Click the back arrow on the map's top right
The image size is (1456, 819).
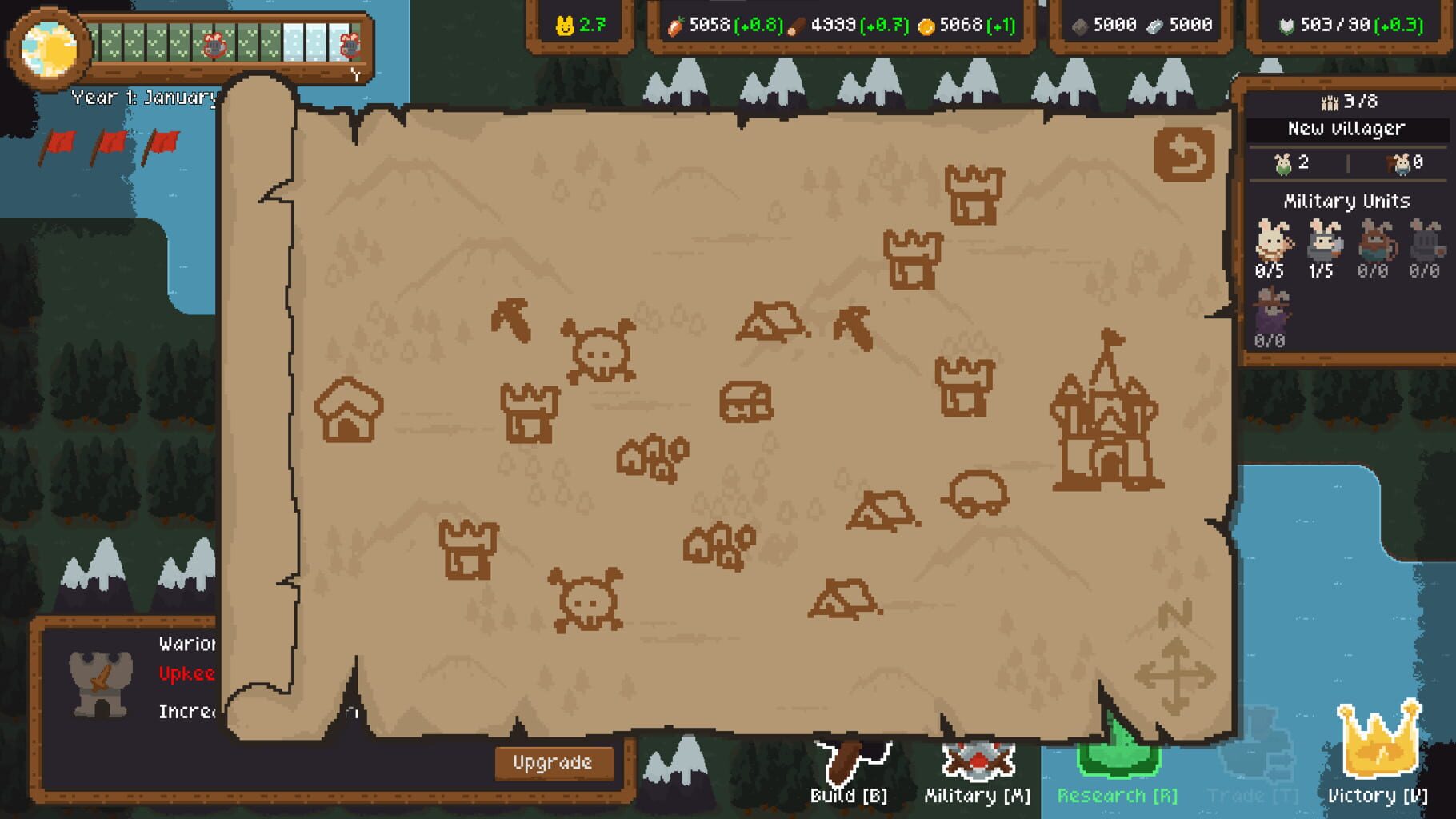coord(1183,155)
